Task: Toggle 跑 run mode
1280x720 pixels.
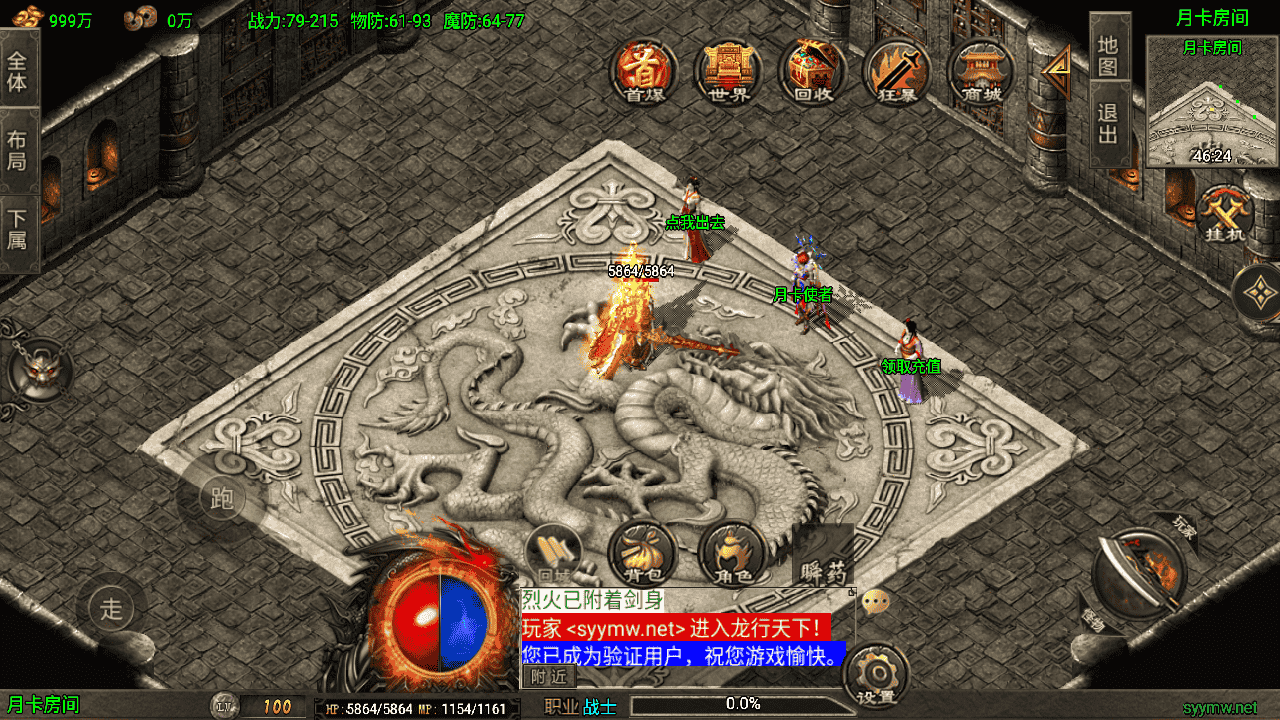Action: [x=221, y=498]
